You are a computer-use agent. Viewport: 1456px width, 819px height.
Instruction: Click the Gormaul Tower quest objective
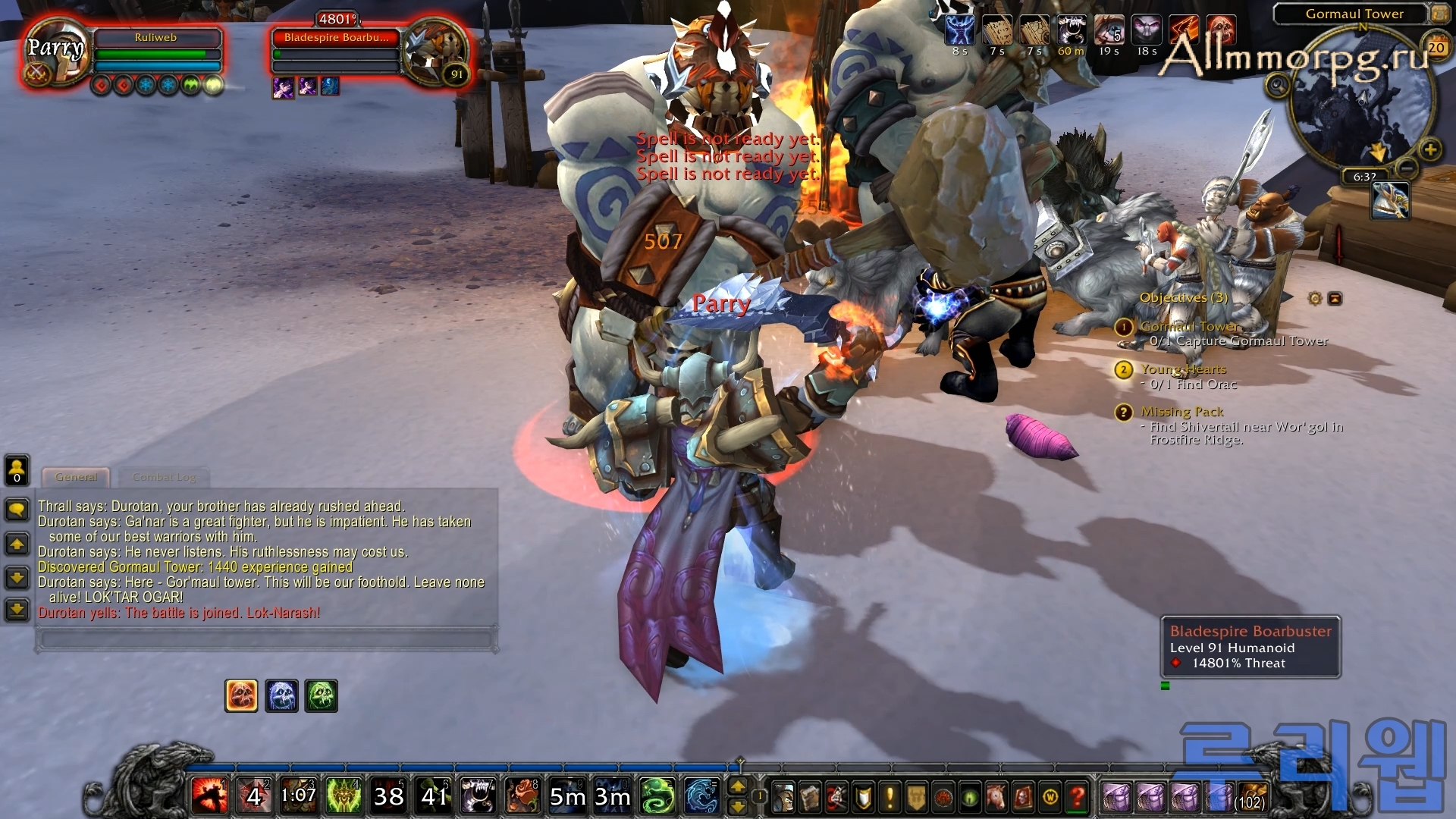[1189, 327]
